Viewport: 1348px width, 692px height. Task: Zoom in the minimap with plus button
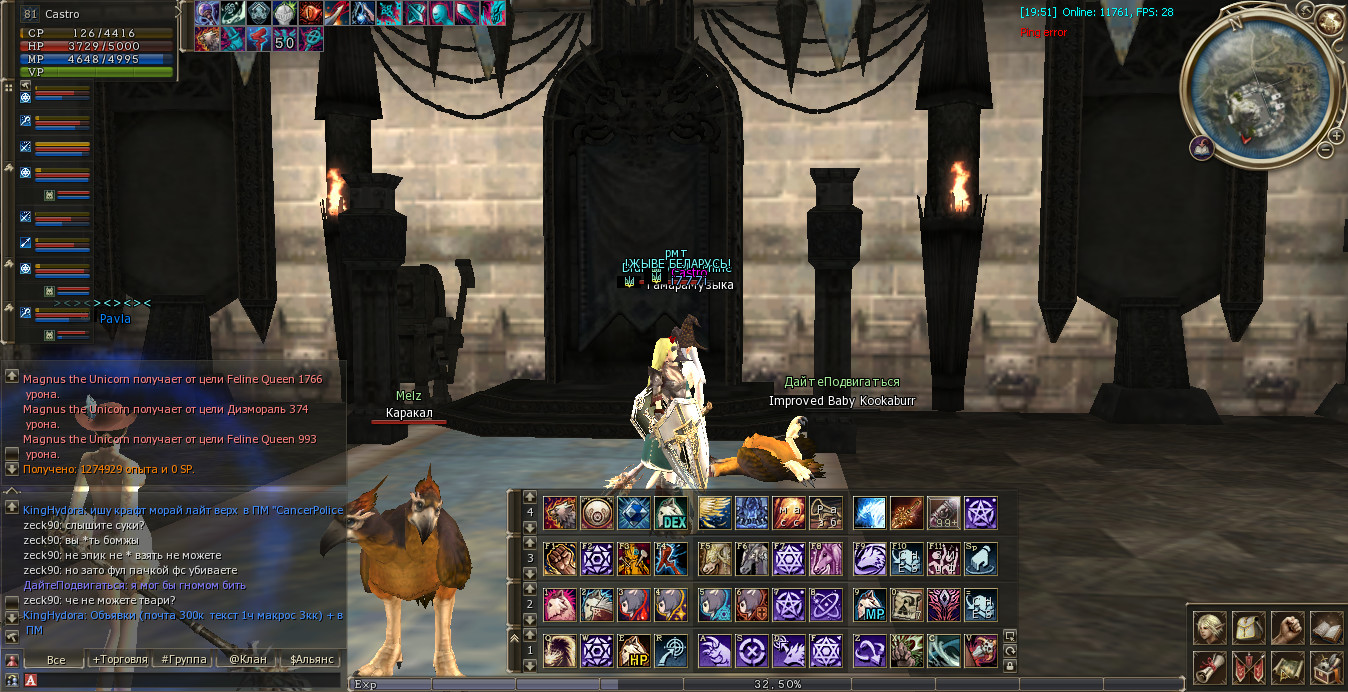[x=1336, y=135]
